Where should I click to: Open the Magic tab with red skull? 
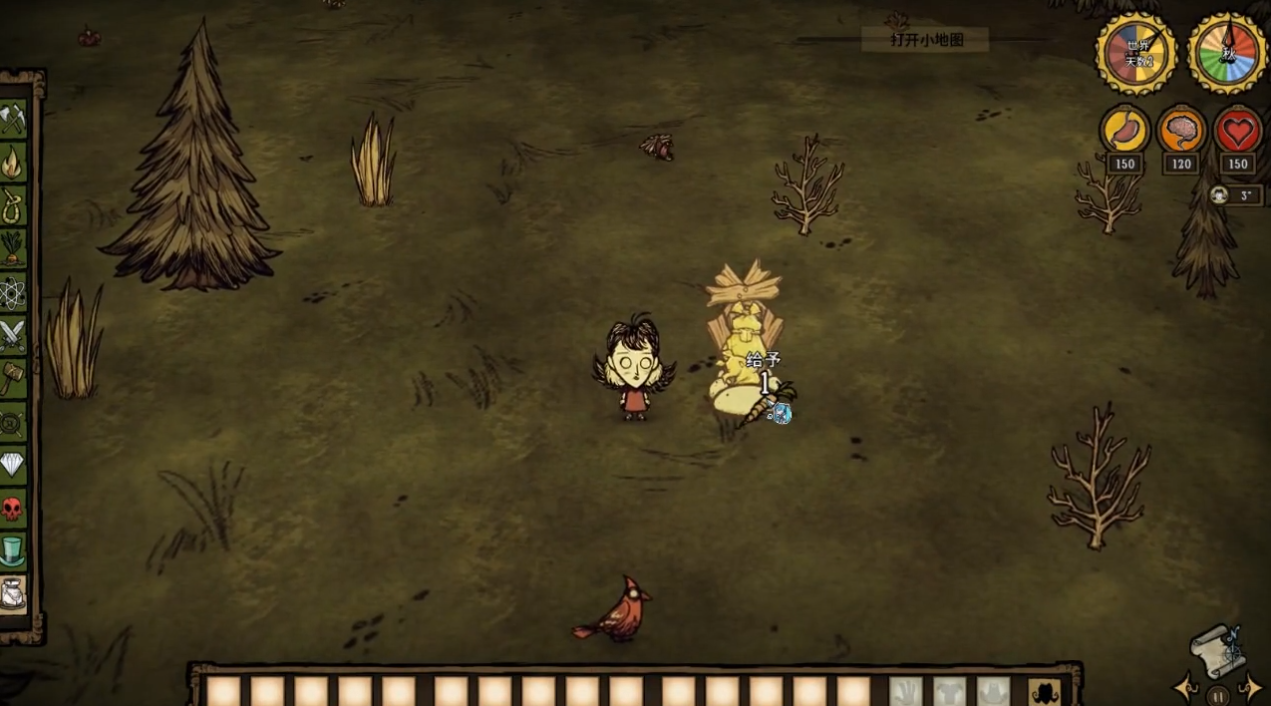pyautogui.click(x=13, y=508)
